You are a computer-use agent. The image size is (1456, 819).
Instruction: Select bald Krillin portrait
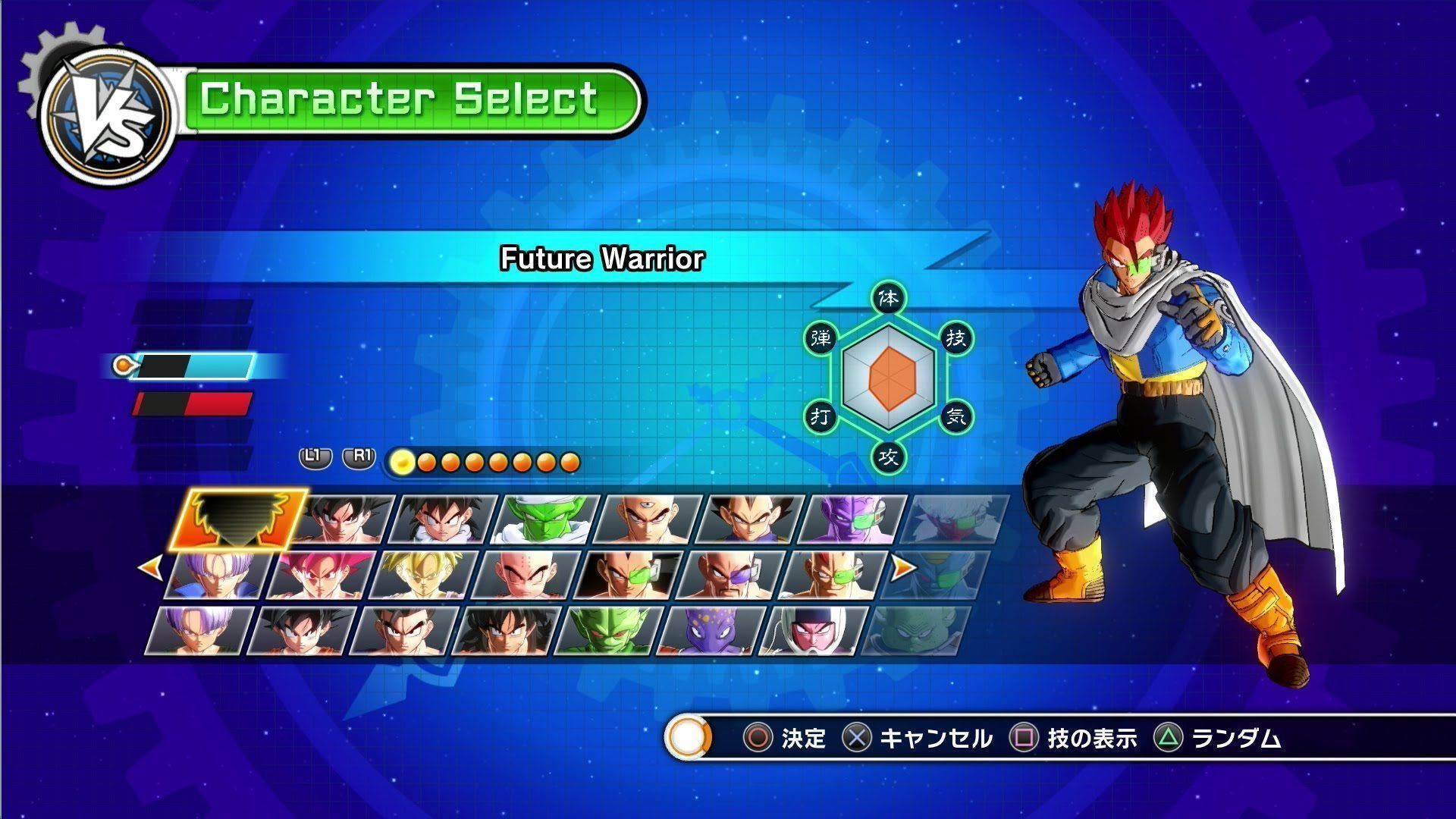(528, 576)
